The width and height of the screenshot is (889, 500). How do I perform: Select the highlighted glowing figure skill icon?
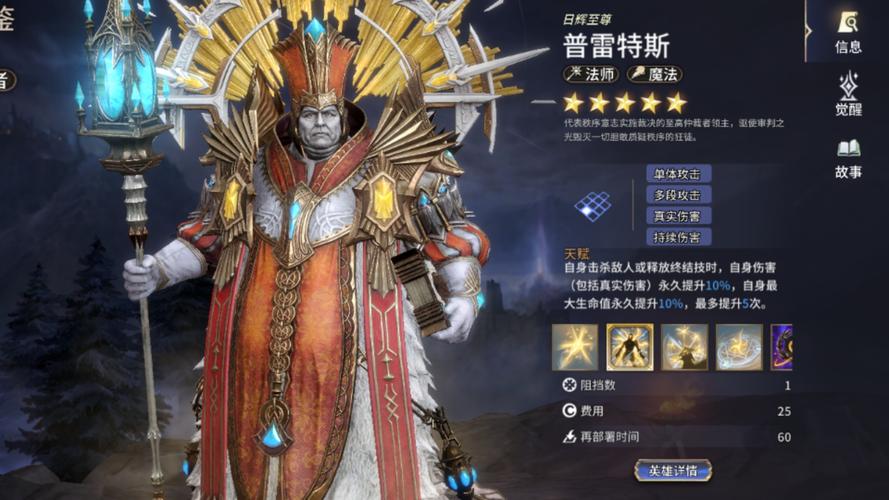[630, 346]
